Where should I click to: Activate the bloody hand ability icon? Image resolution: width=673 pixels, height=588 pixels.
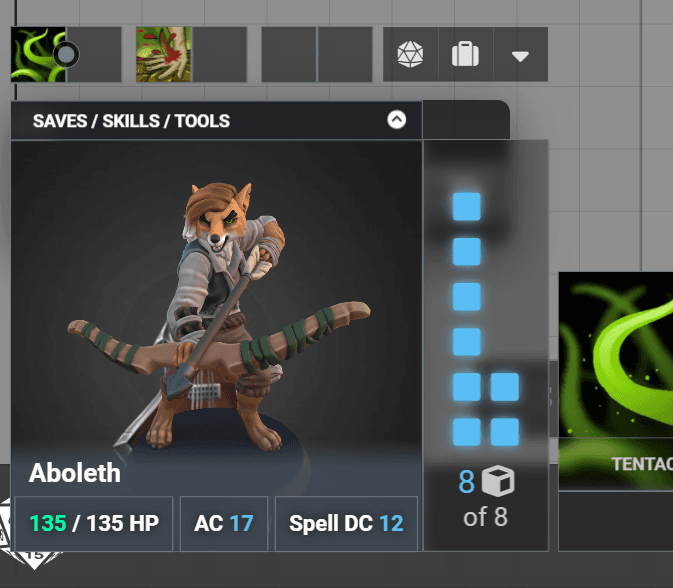pos(163,54)
